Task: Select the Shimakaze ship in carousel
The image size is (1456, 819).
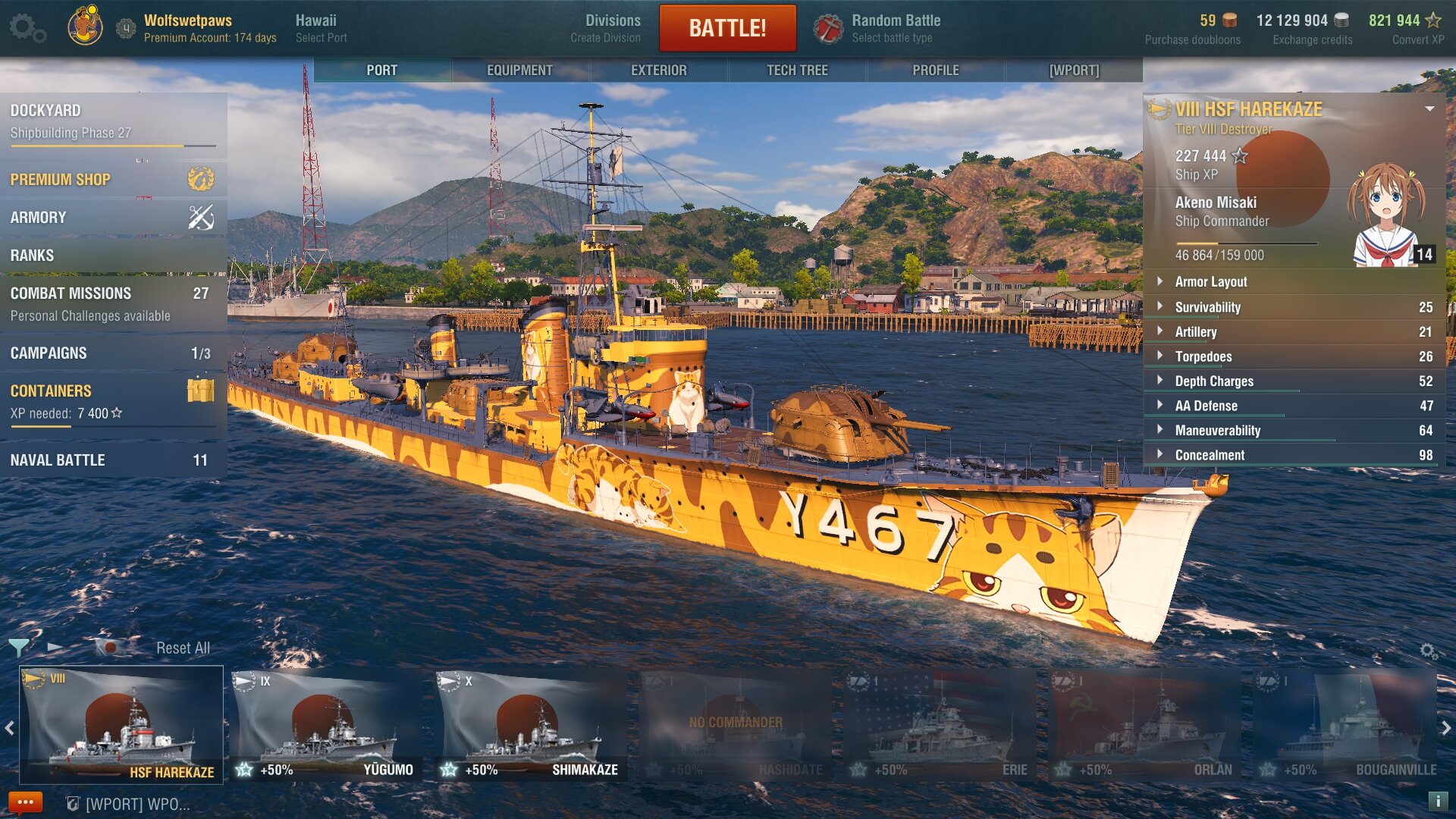Action: 532,725
